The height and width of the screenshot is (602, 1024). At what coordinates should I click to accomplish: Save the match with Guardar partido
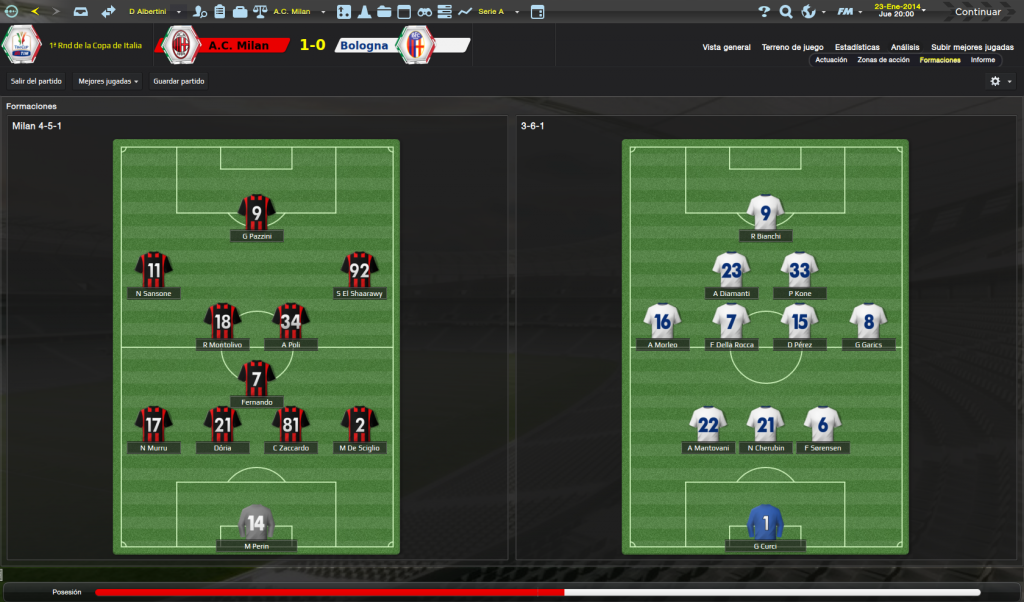click(178, 81)
